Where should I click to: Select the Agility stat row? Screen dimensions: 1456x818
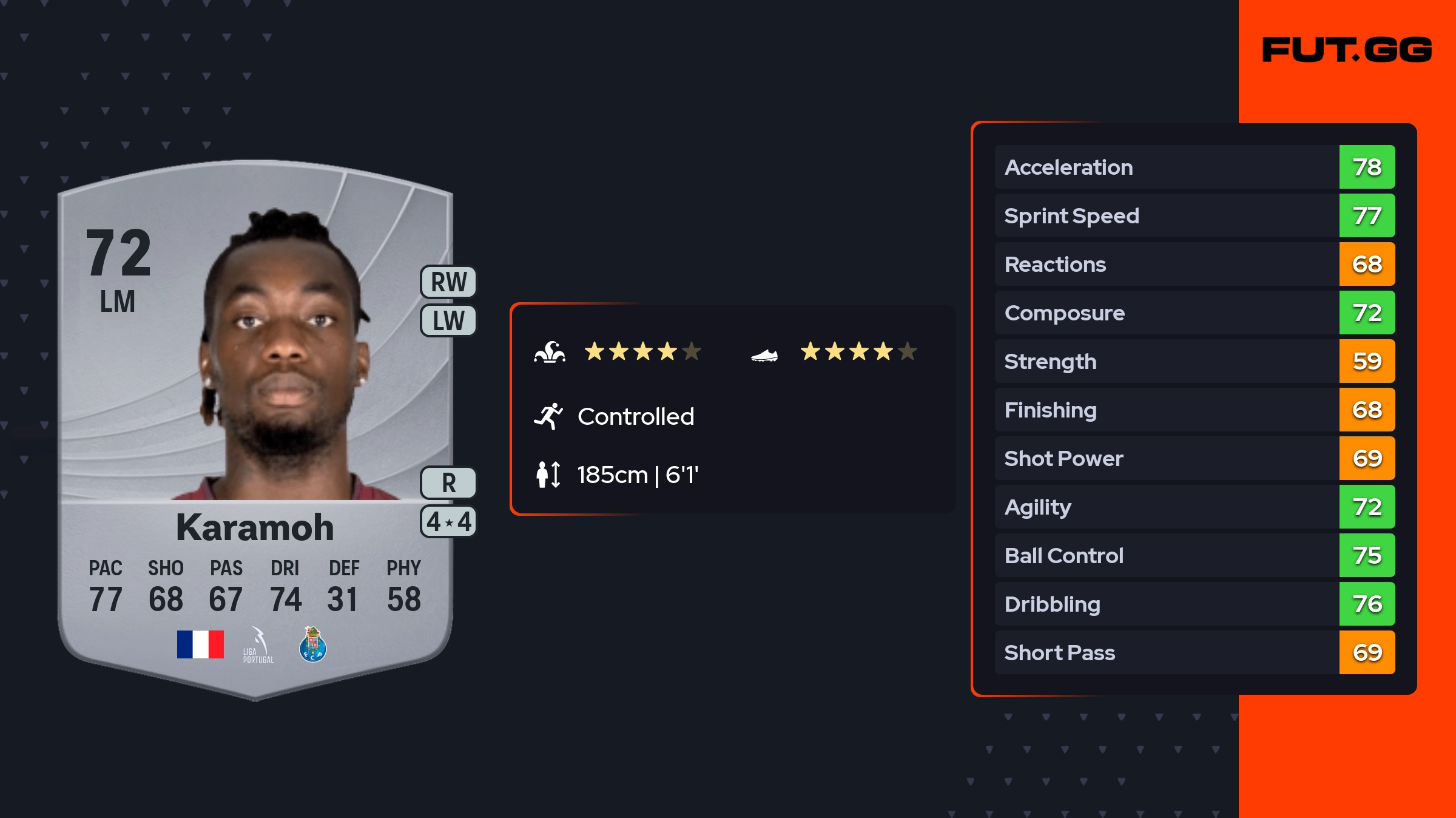pos(1194,507)
